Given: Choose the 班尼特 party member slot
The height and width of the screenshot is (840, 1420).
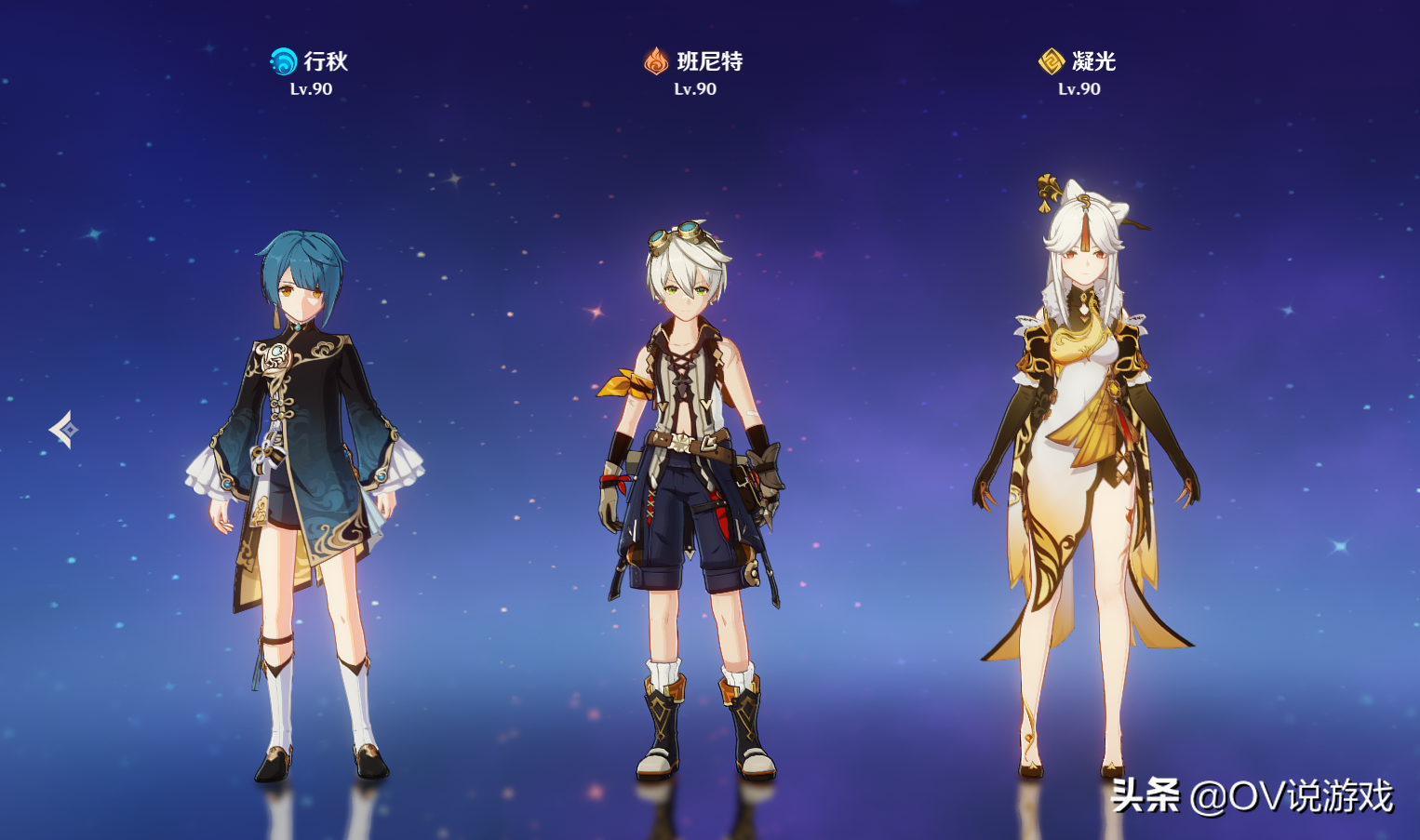Looking at the screenshot, I should [693, 484].
